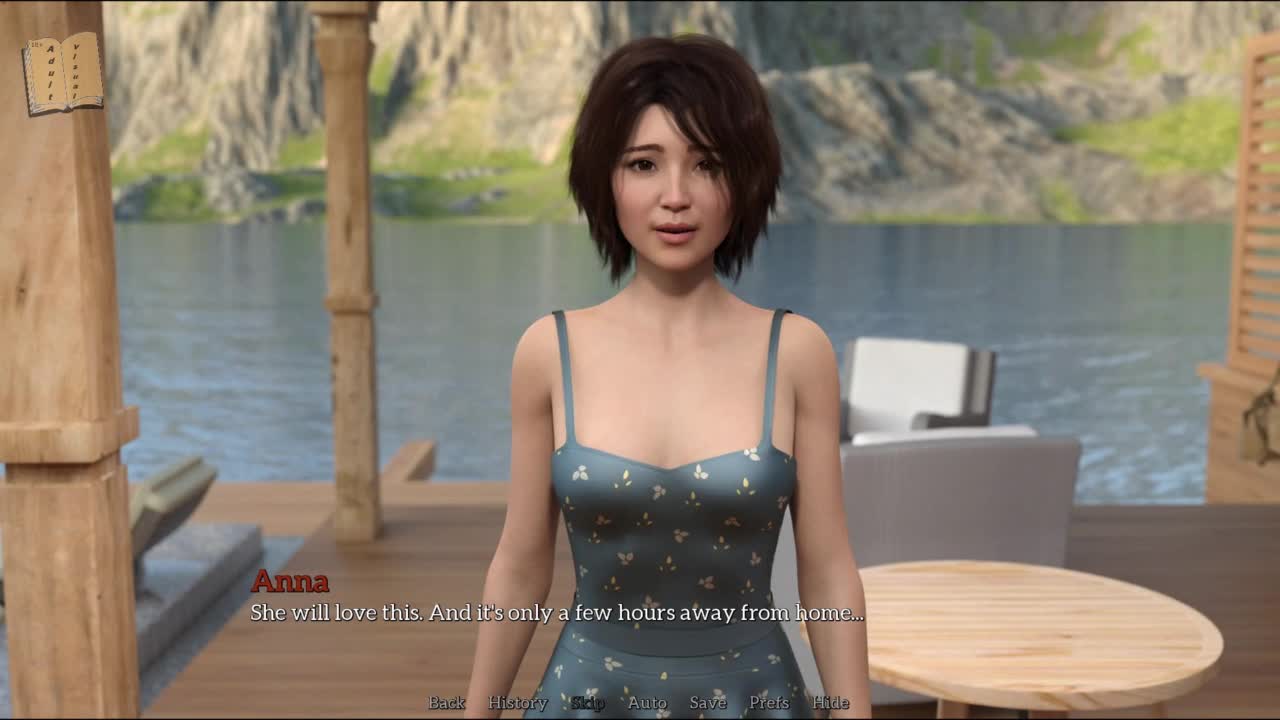Screen dimensions: 1280x720
Task: Toggle Skip mode in the quick menu
Action: (588, 702)
